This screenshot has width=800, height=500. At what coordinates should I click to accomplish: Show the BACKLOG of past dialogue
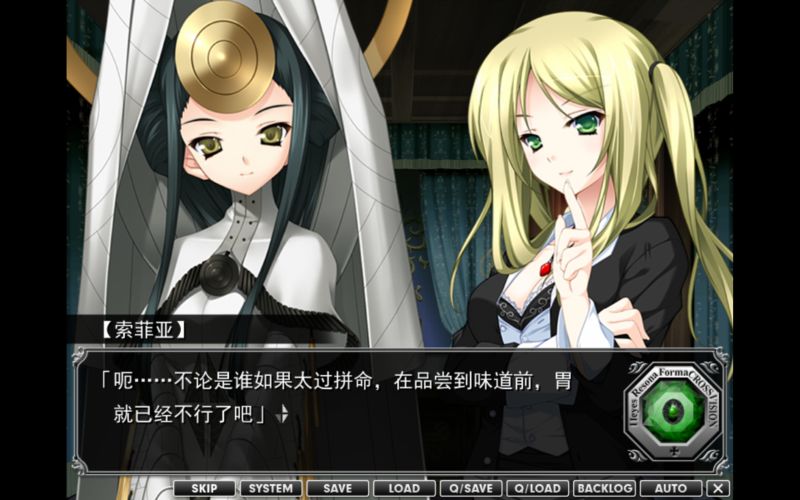[605, 488]
